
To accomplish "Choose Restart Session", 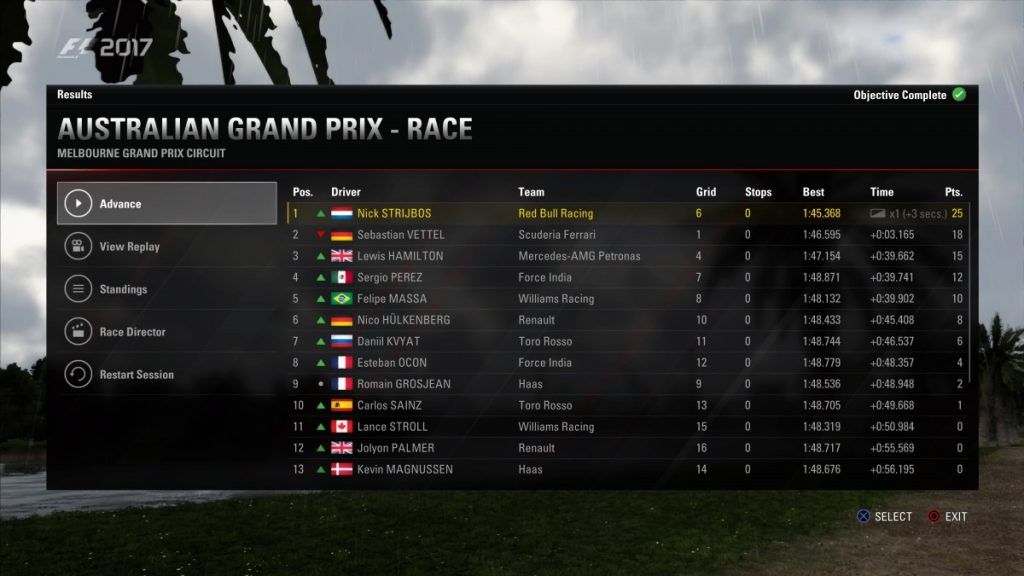I will tap(166, 375).
